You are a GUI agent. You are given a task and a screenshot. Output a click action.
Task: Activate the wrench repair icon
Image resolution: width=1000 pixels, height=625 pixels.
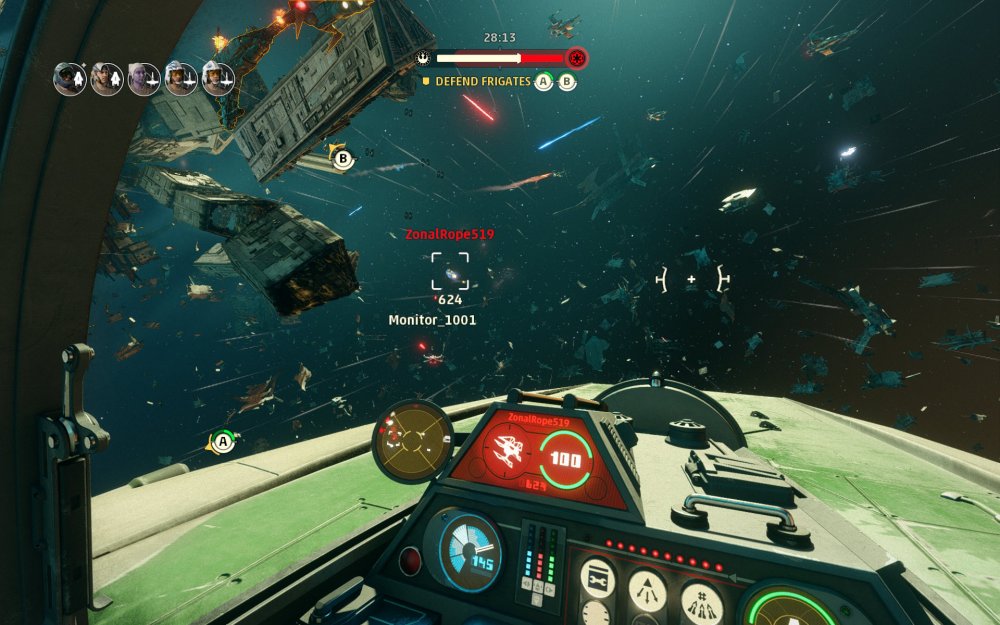click(597, 579)
